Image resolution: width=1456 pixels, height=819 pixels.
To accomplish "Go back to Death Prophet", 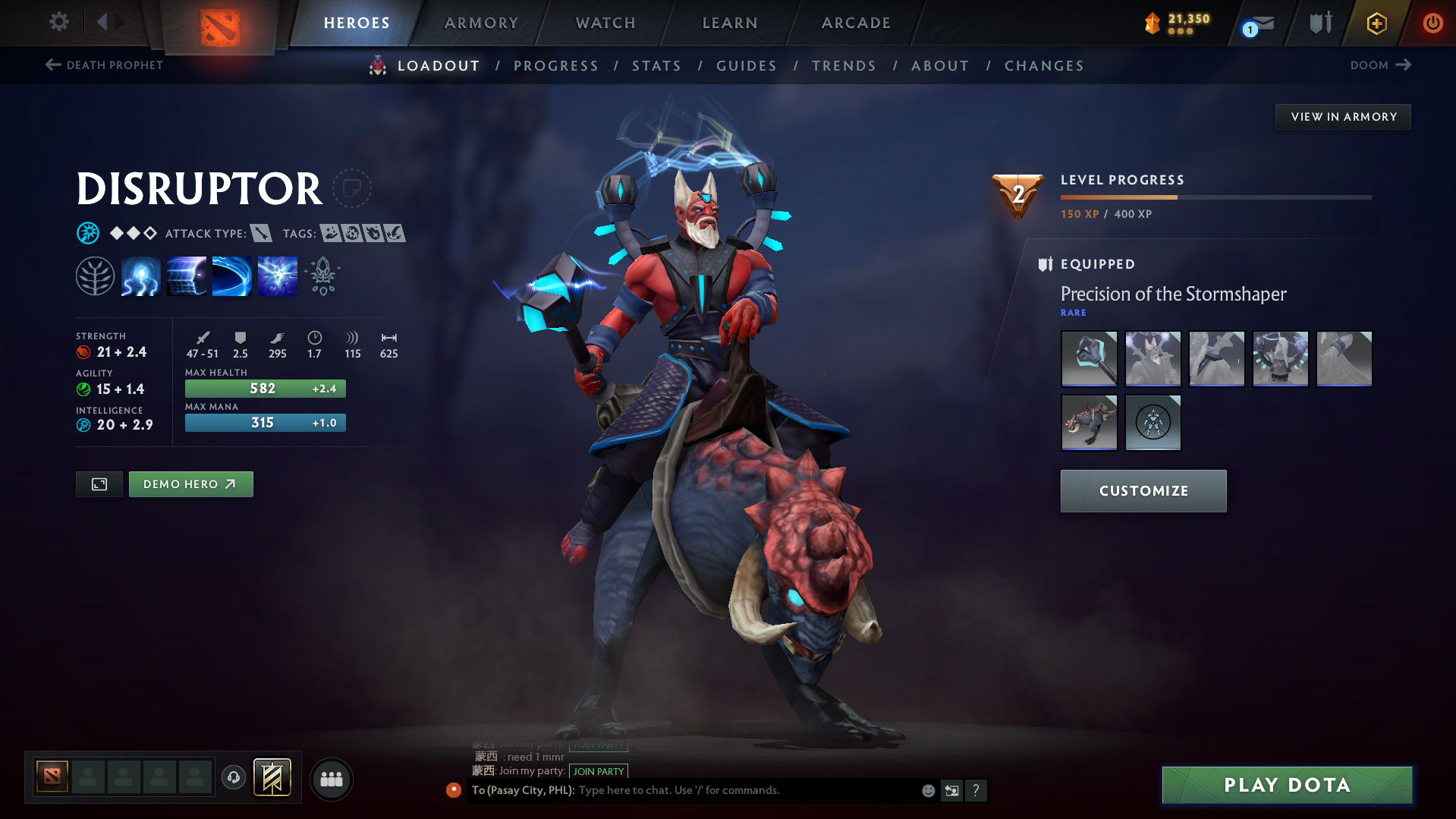I will [103, 65].
